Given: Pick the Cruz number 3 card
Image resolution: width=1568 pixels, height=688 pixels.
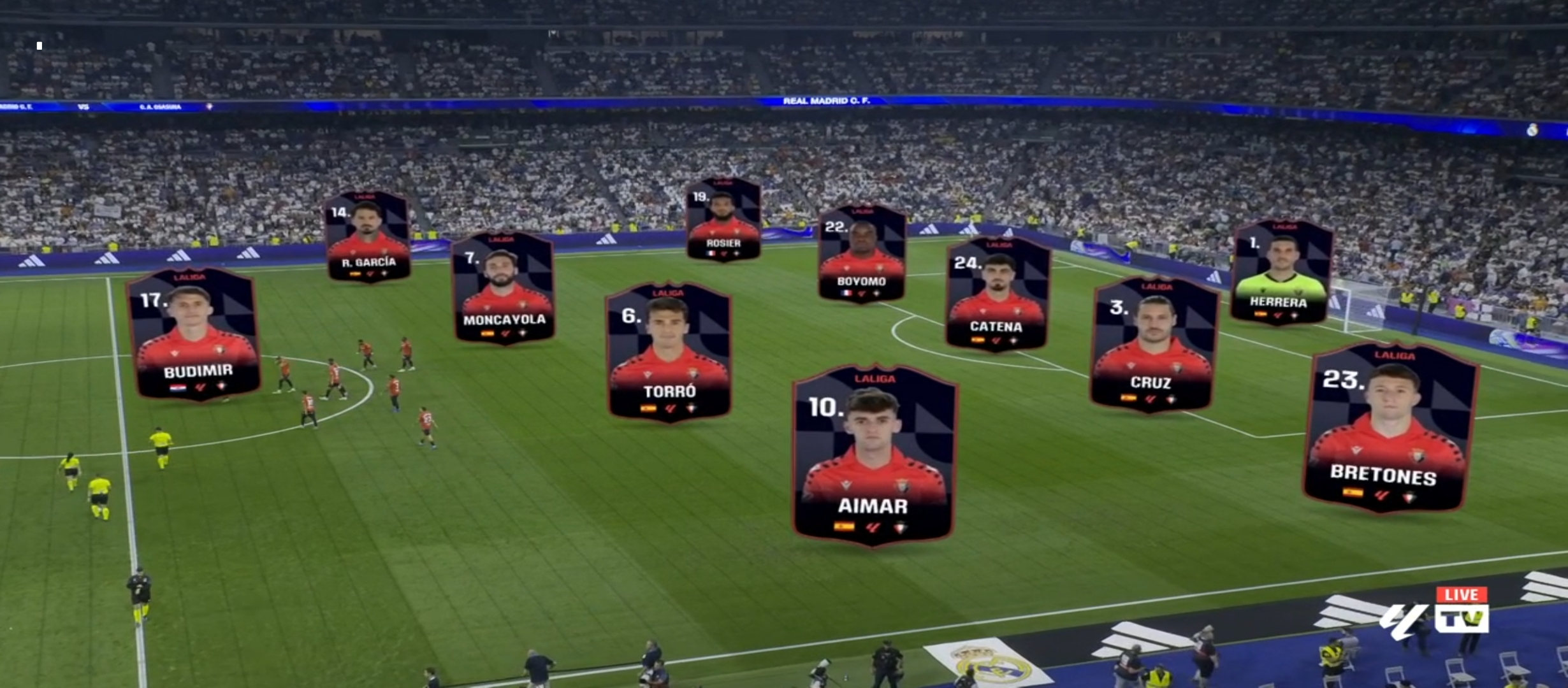Looking at the screenshot, I should 1154,344.
